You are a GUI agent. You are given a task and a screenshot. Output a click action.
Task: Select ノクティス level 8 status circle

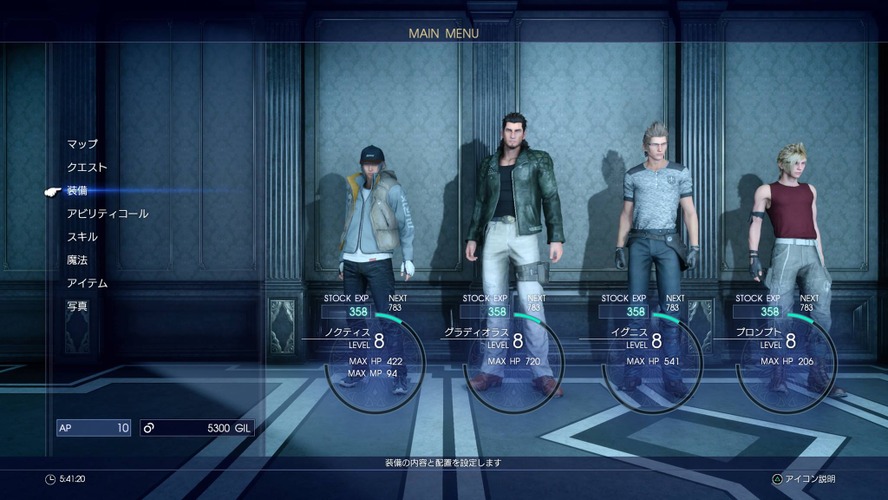point(375,361)
